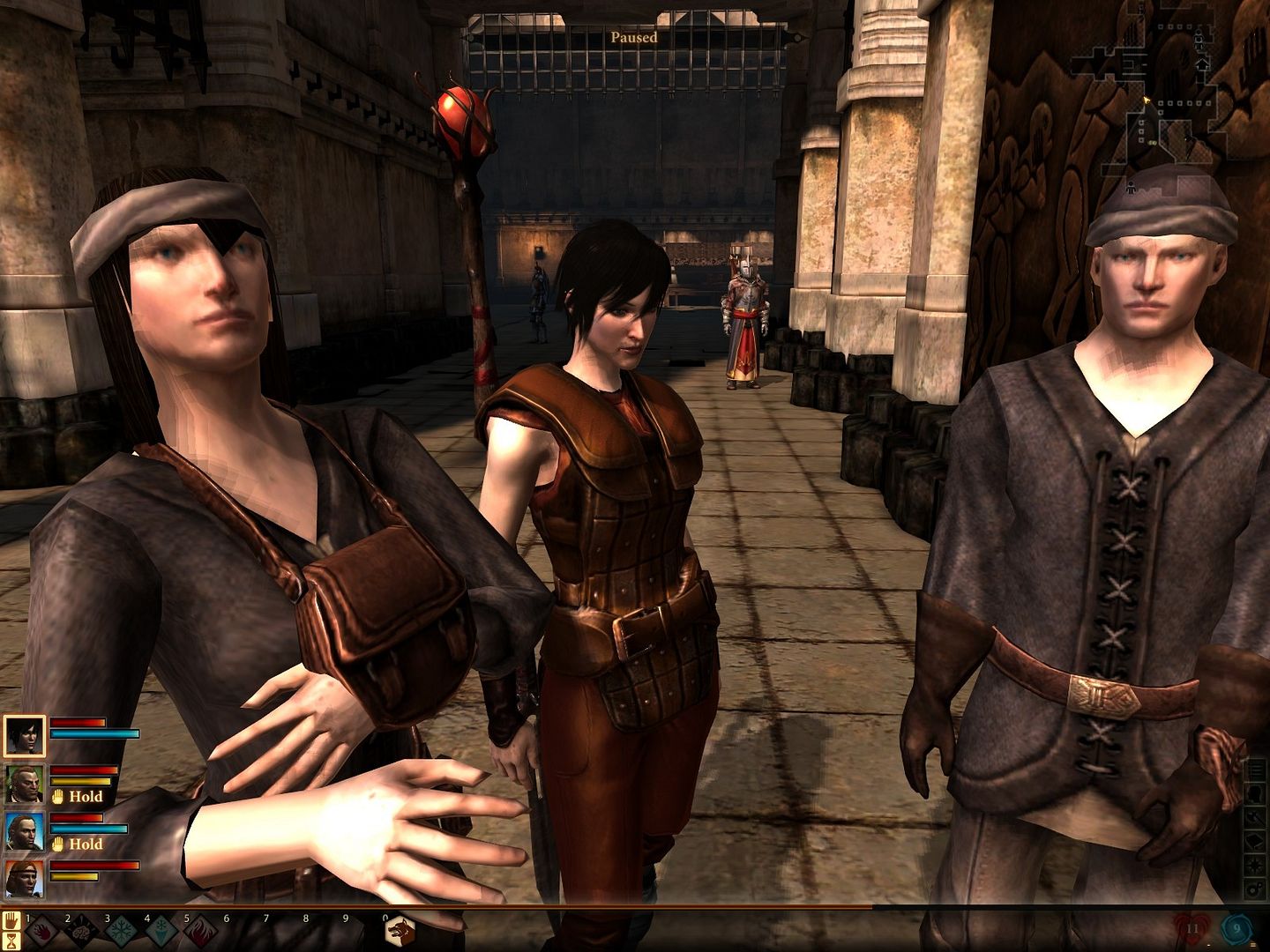Use a health potion from heart icon
The image size is (1270, 952).
point(1190,929)
